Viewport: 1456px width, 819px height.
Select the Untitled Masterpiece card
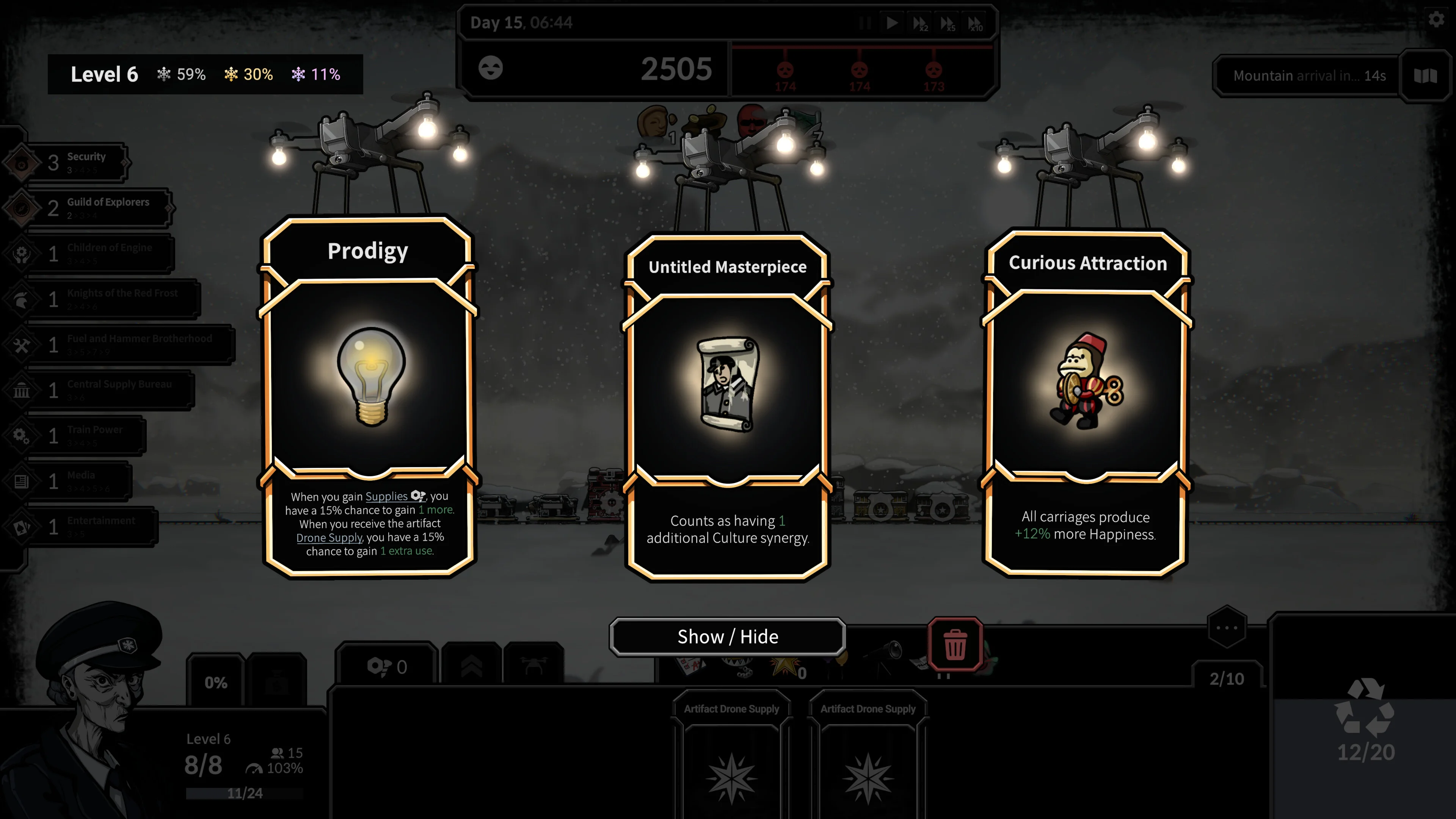[728, 407]
